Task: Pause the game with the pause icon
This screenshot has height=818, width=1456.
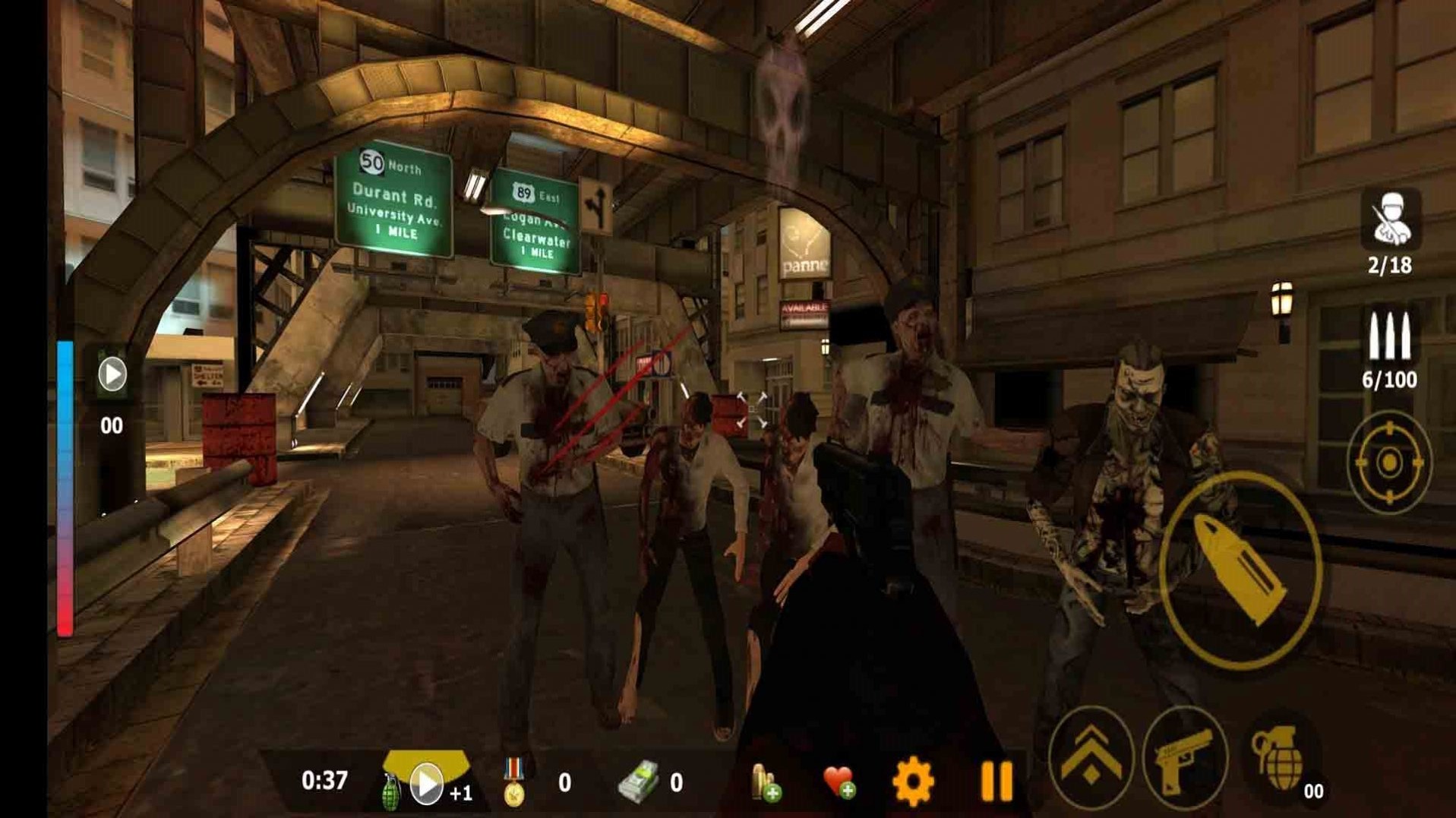Action: pyautogui.click(x=996, y=782)
